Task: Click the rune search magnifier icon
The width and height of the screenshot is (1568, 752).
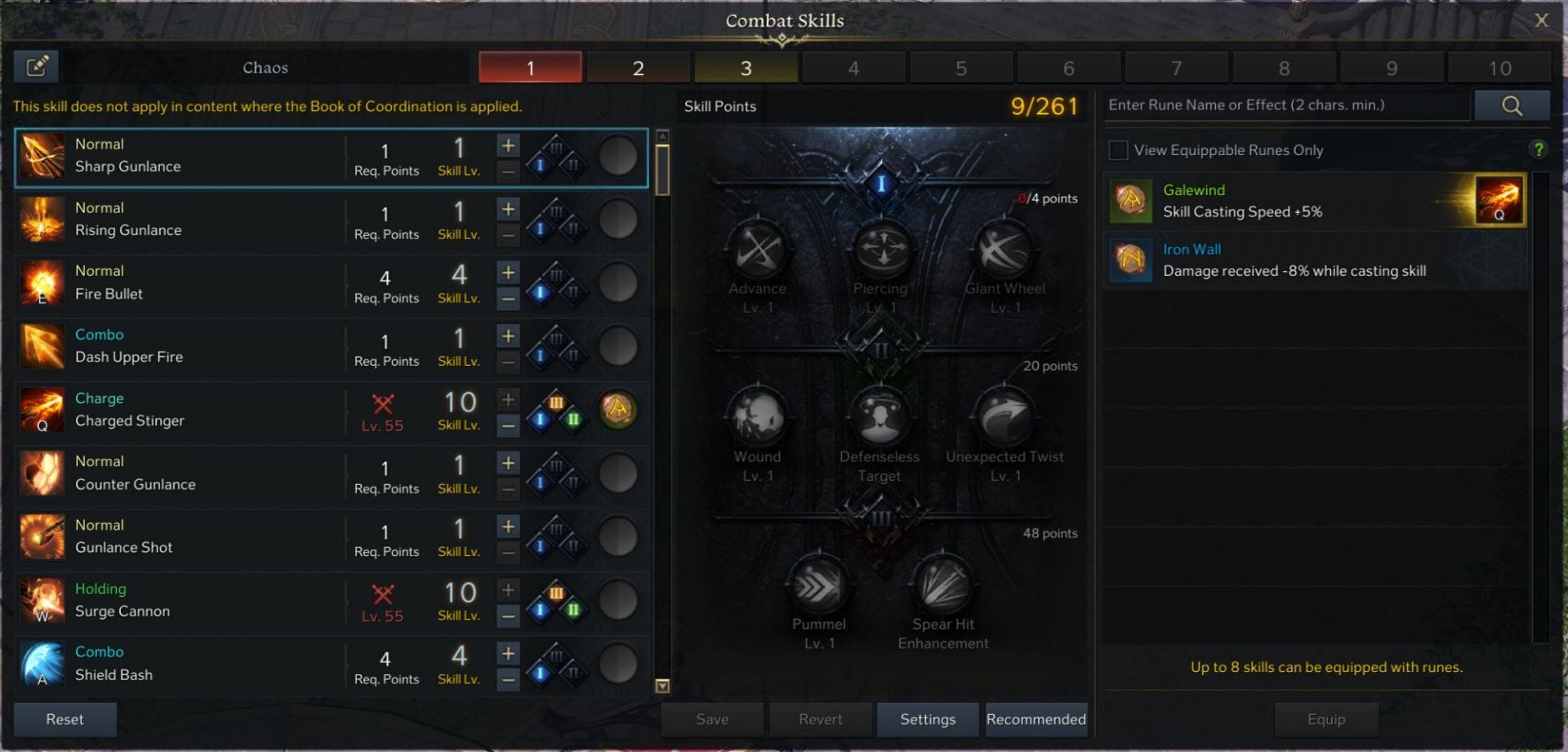Action: (1512, 105)
